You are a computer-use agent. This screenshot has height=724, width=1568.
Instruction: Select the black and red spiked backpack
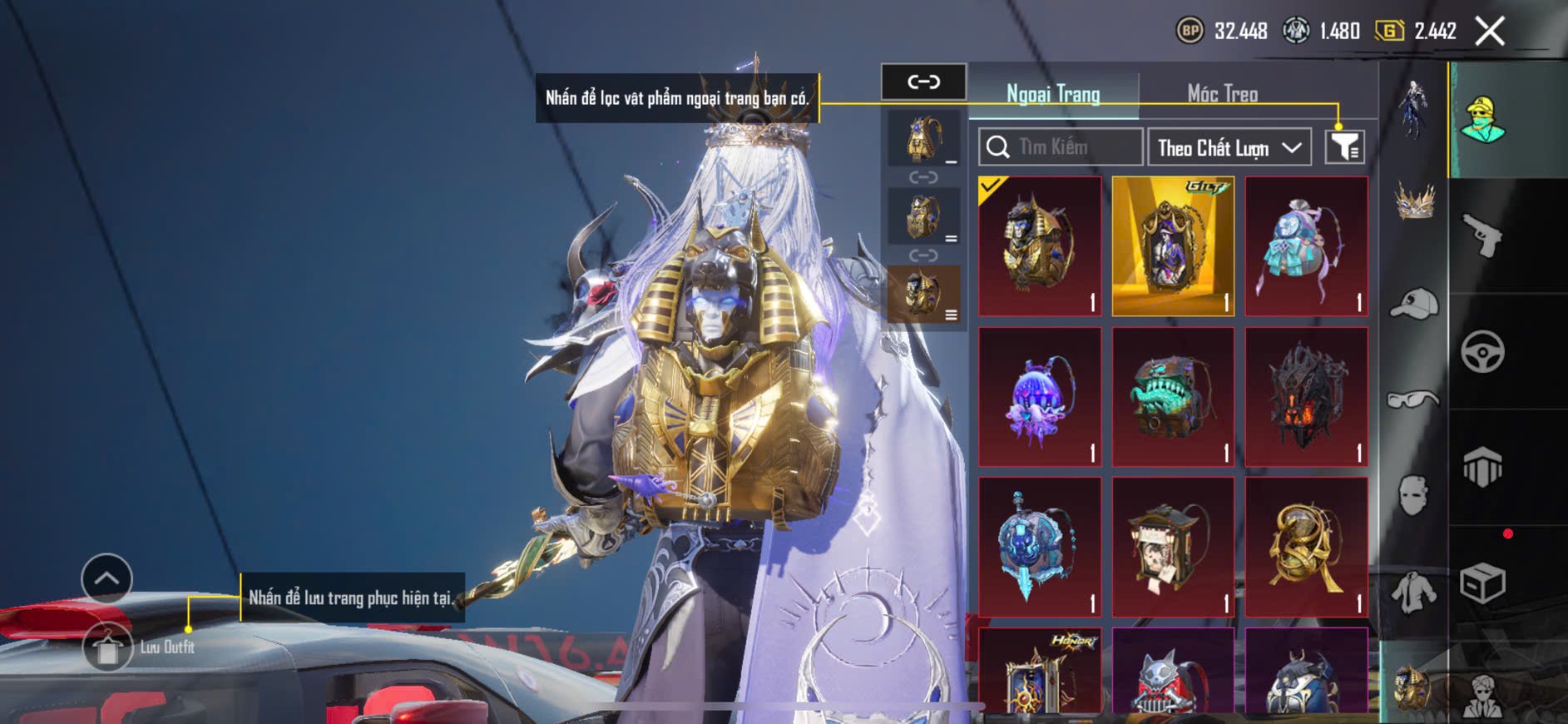tap(1306, 397)
